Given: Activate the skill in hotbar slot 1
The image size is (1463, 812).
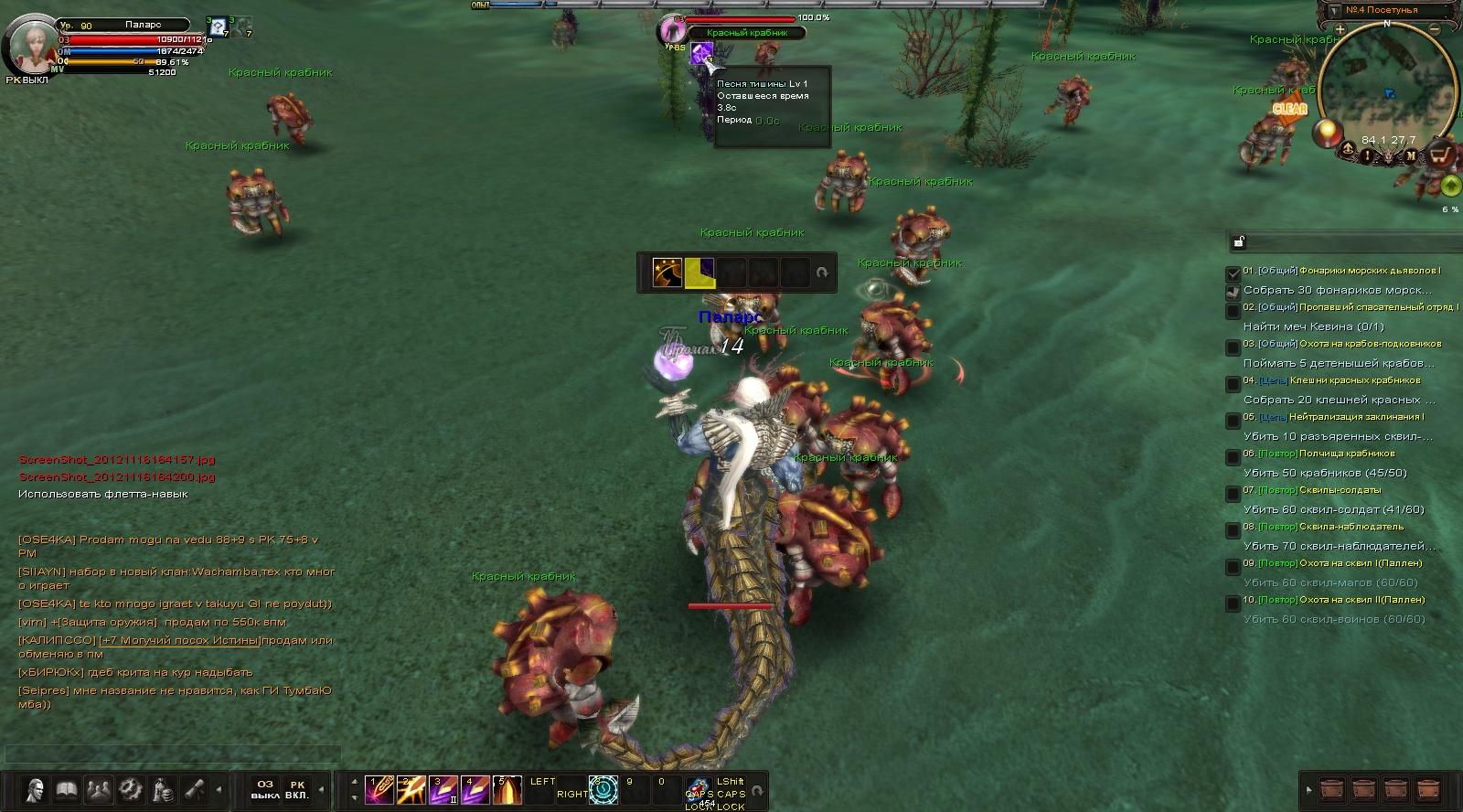Looking at the screenshot, I should coord(378,789).
